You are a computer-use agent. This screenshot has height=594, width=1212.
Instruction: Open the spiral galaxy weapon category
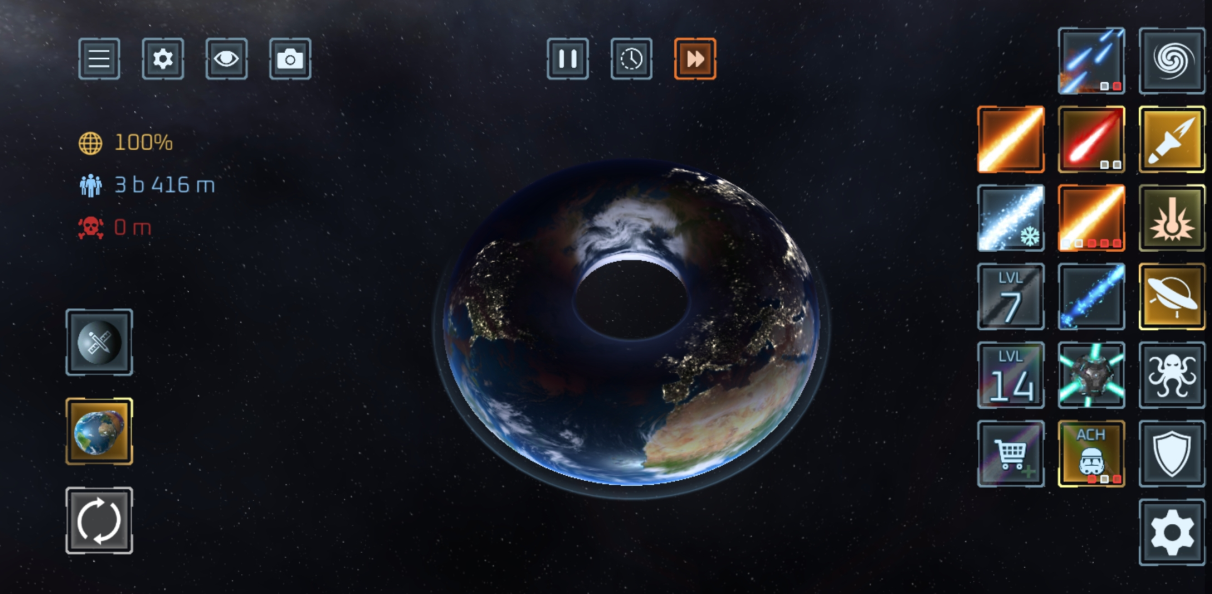point(1172,61)
